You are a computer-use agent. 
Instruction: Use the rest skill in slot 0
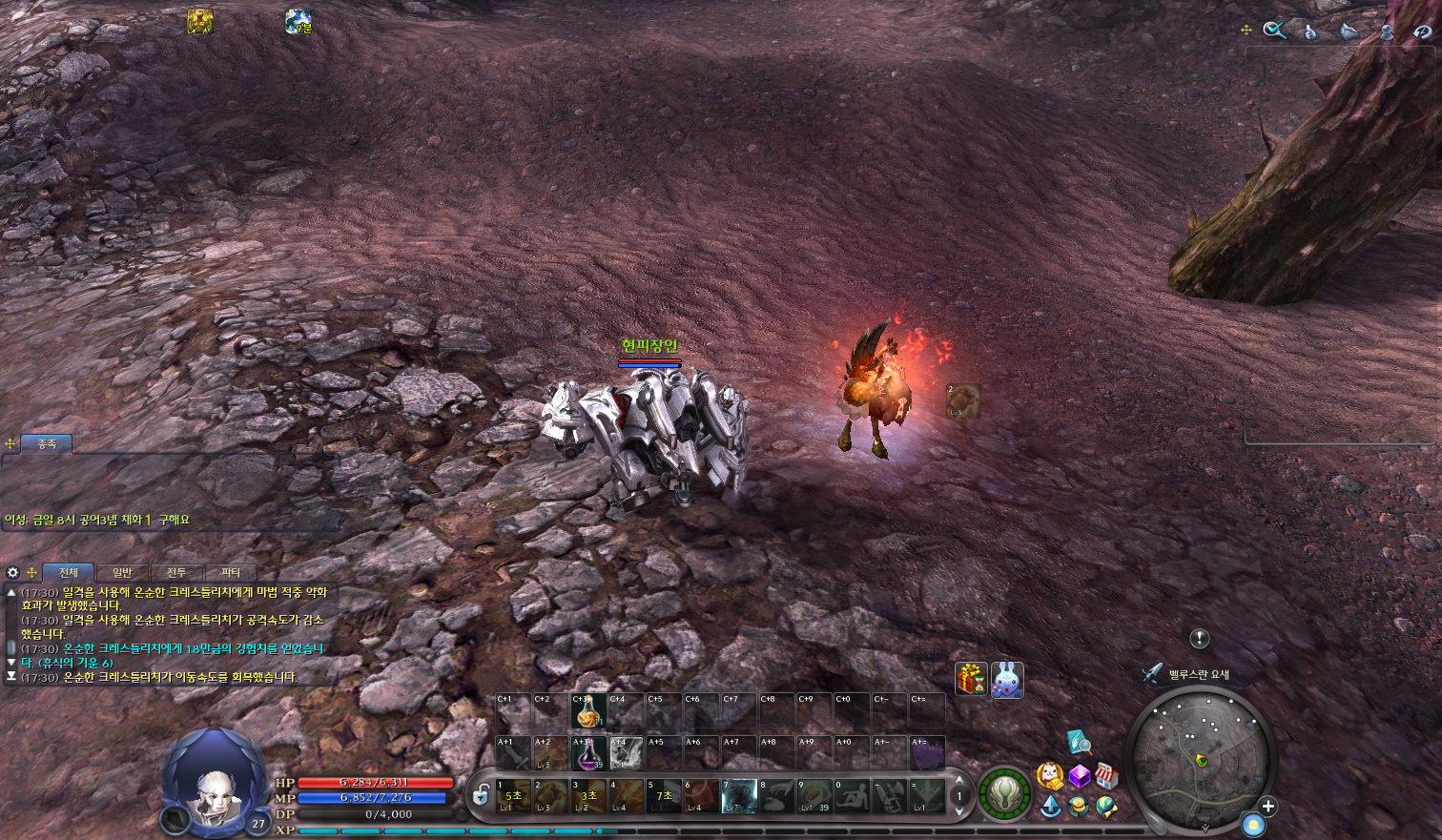click(852, 796)
